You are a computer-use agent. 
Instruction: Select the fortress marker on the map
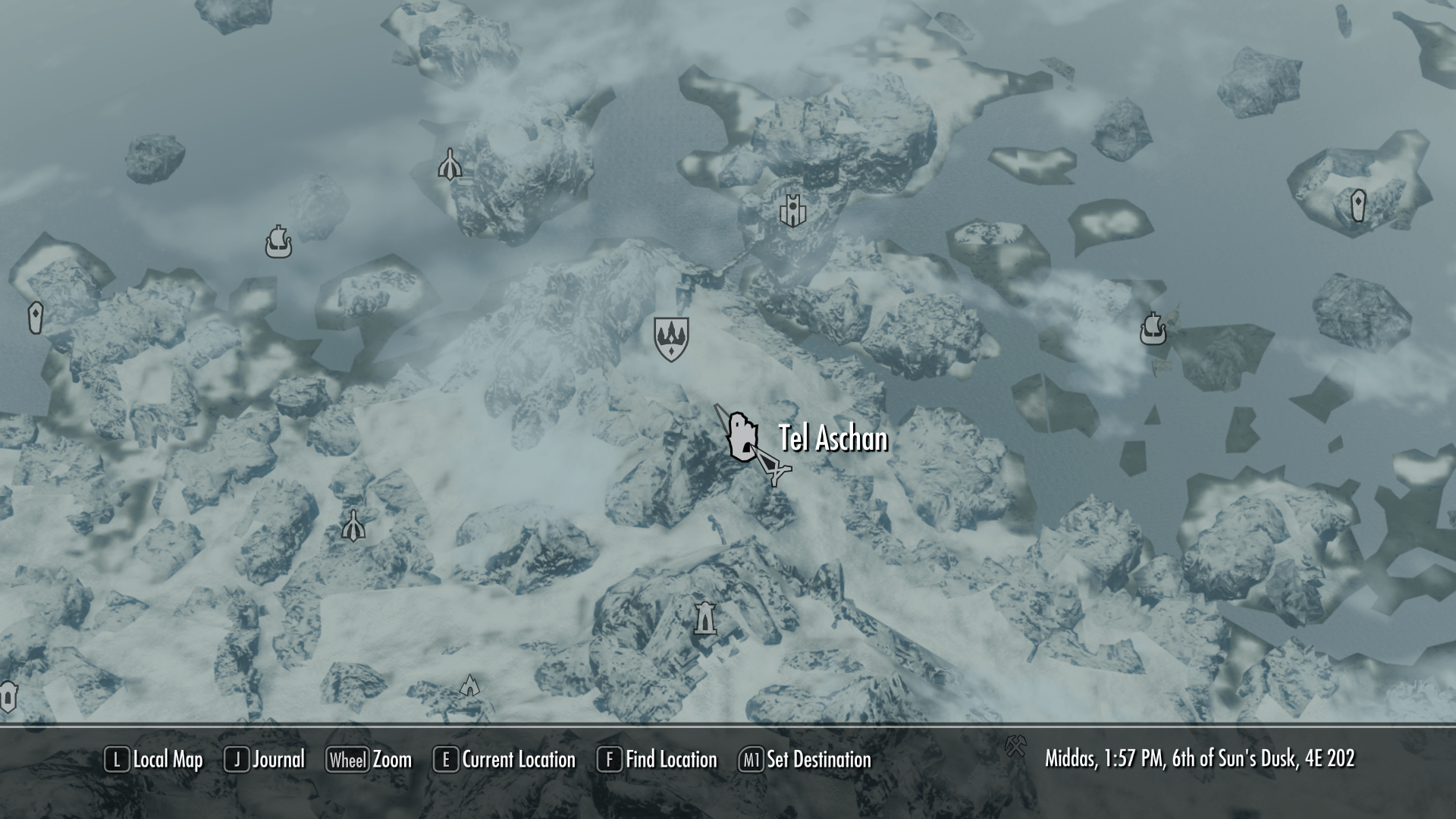[x=792, y=210]
